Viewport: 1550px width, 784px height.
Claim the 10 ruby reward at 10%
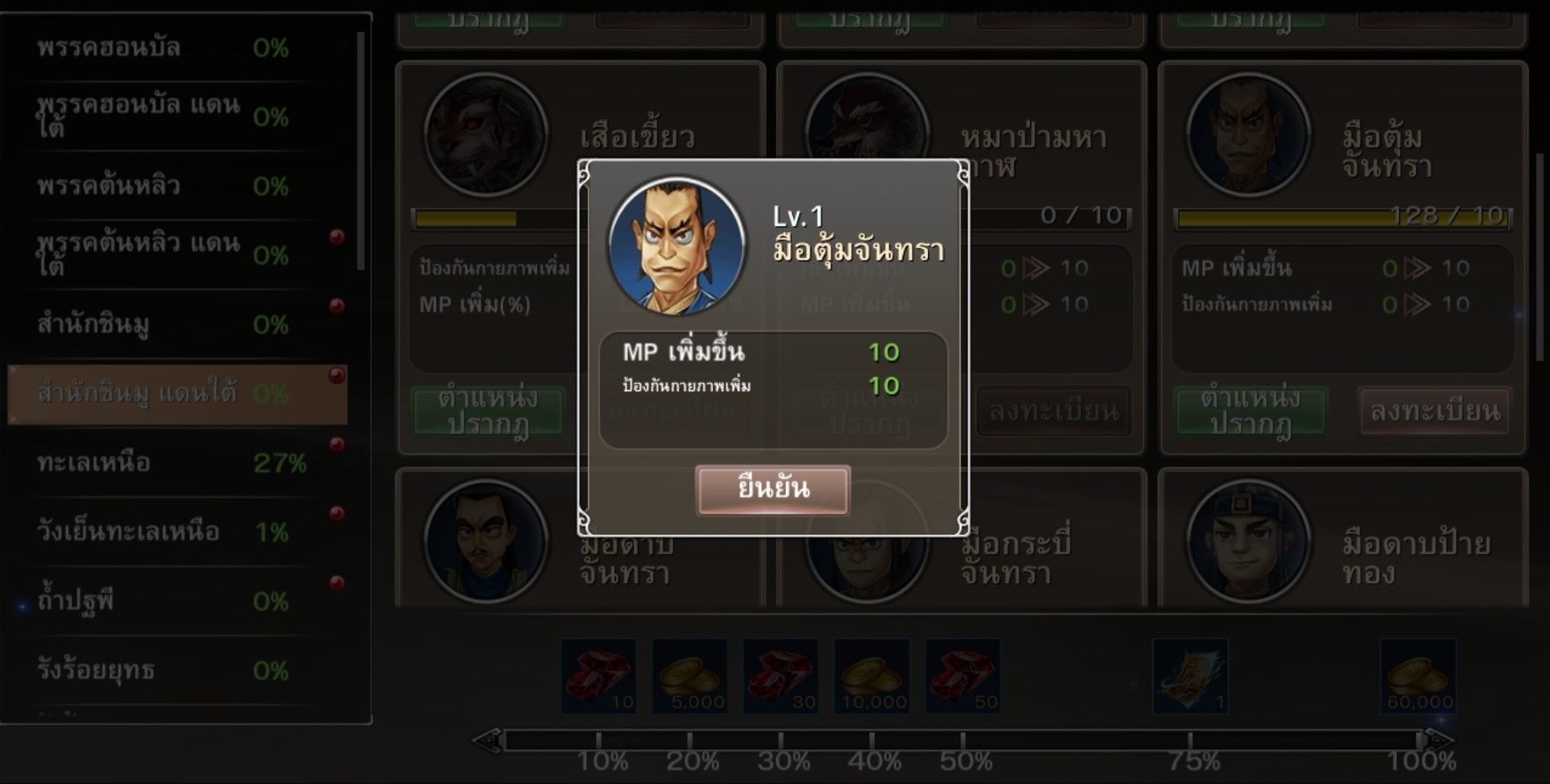[598, 675]
